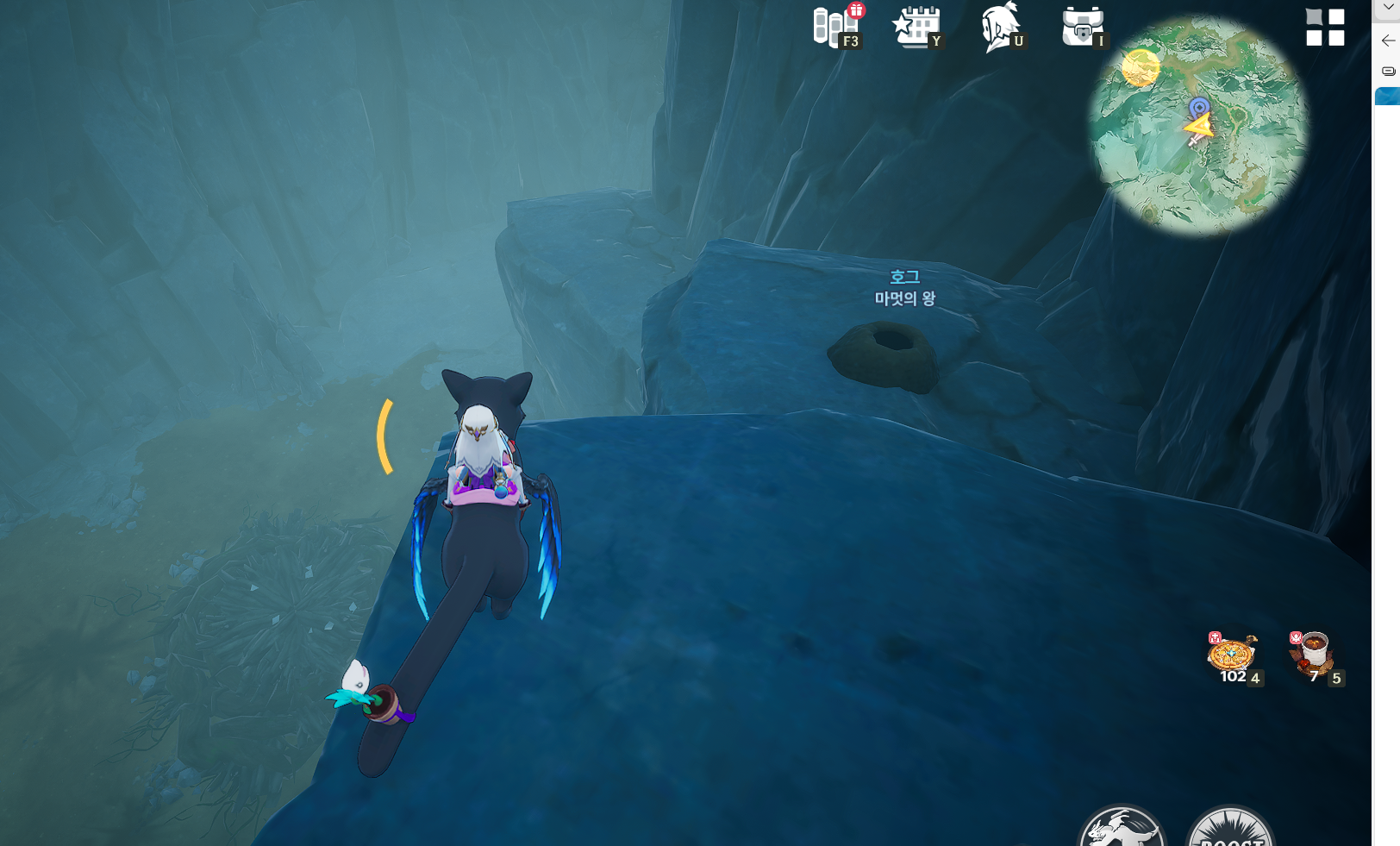Open the events calendar icon
The image size is (1400, 846).
(x=917, y=27)
